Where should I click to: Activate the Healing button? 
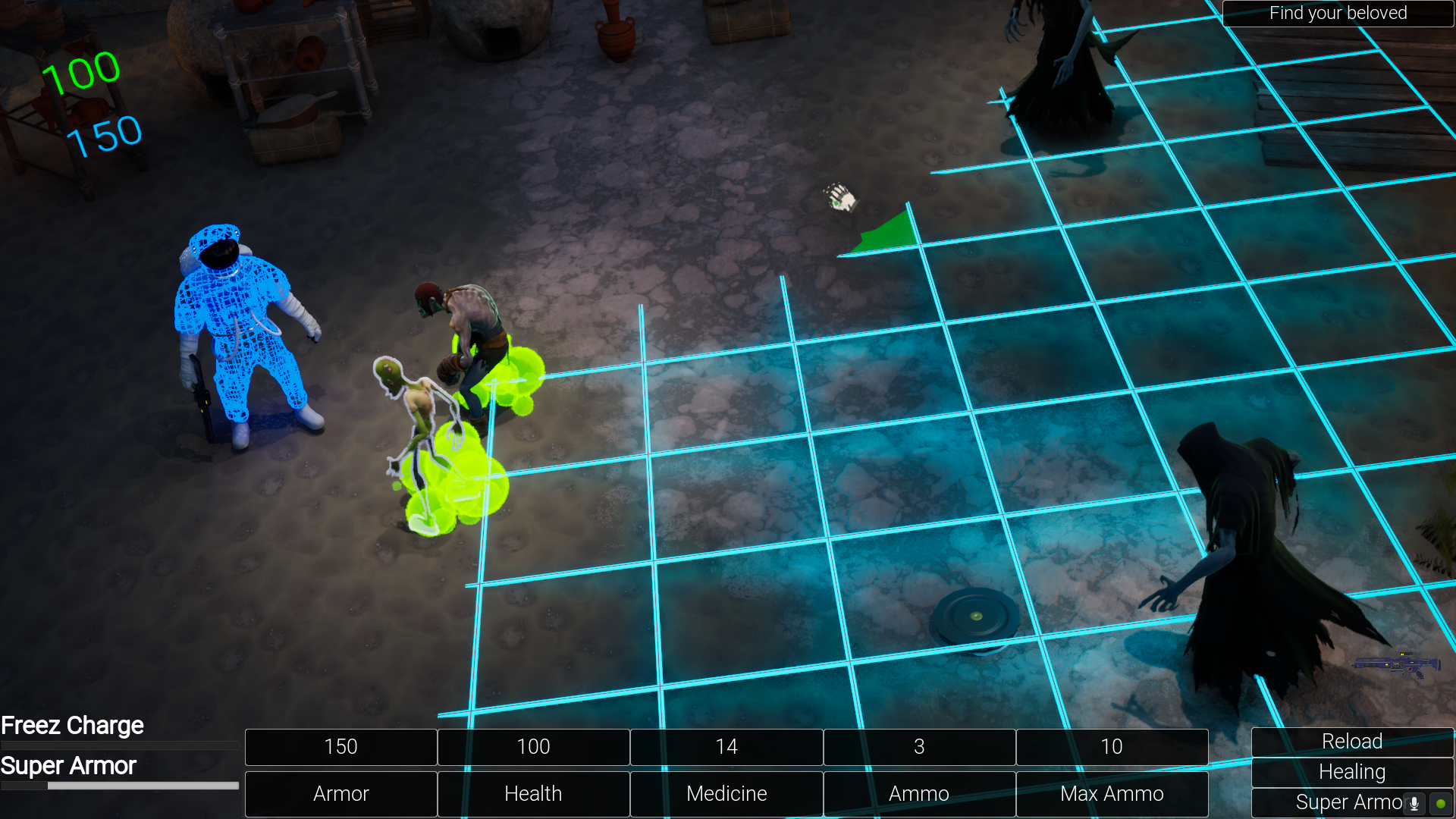1351,772
